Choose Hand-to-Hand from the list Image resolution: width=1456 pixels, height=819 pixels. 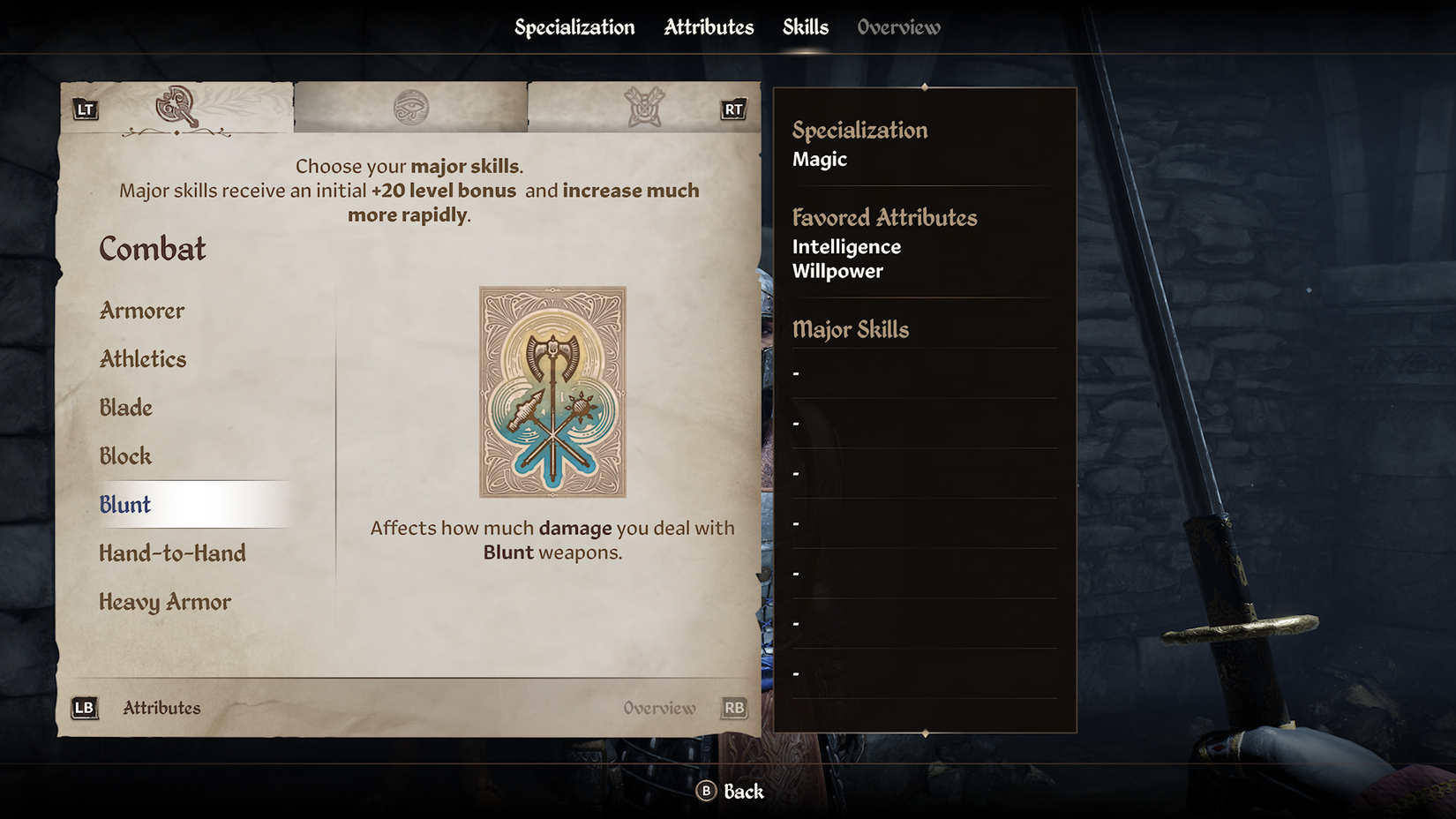pos(173,553)
